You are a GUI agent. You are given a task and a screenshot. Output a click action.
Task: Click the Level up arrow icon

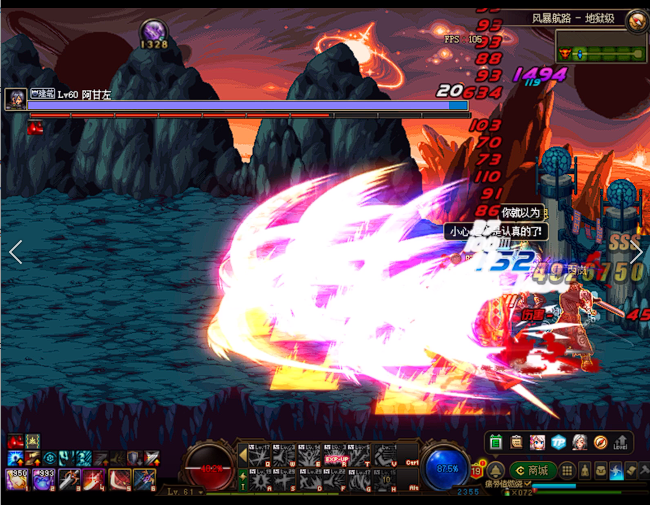coord(621,442)
